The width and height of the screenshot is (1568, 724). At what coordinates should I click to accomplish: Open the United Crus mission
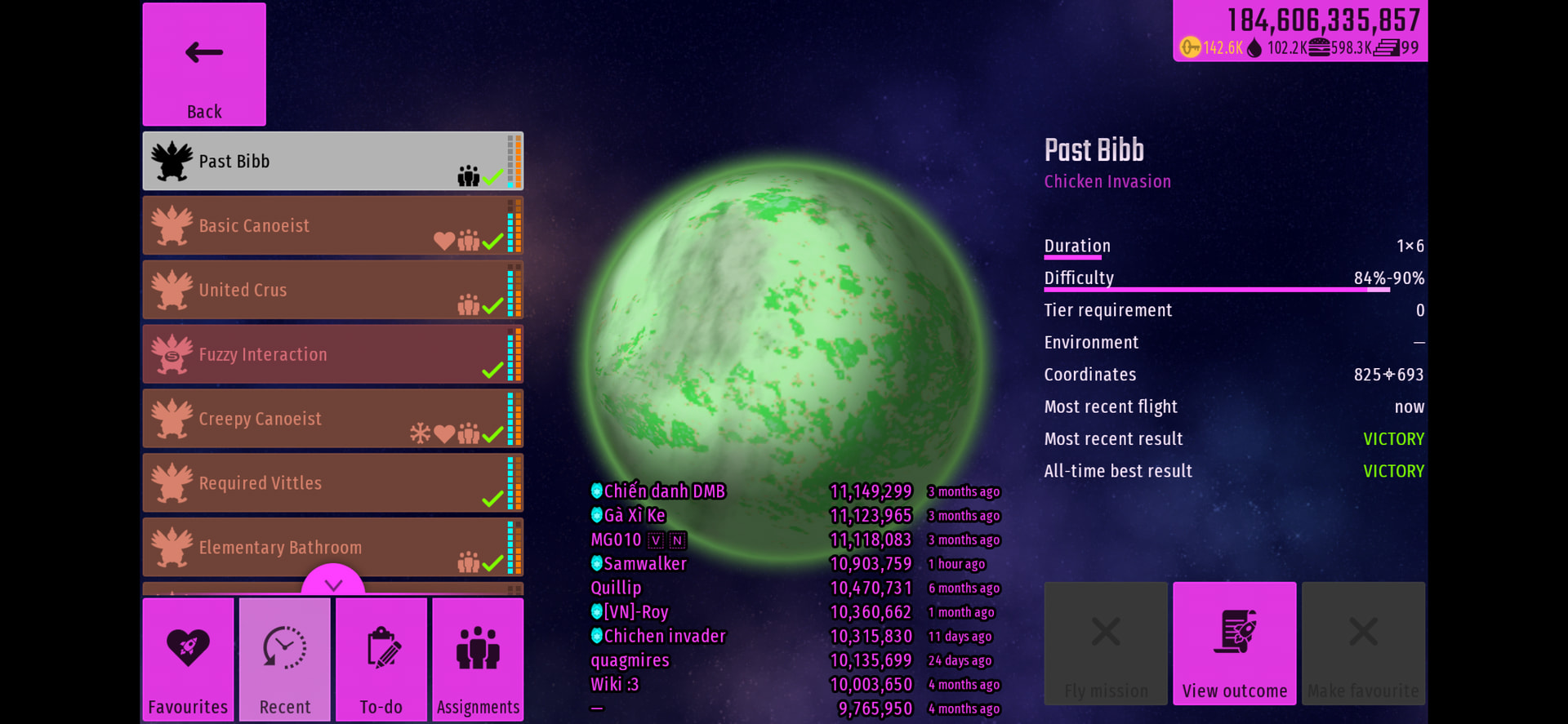[332, 290]
